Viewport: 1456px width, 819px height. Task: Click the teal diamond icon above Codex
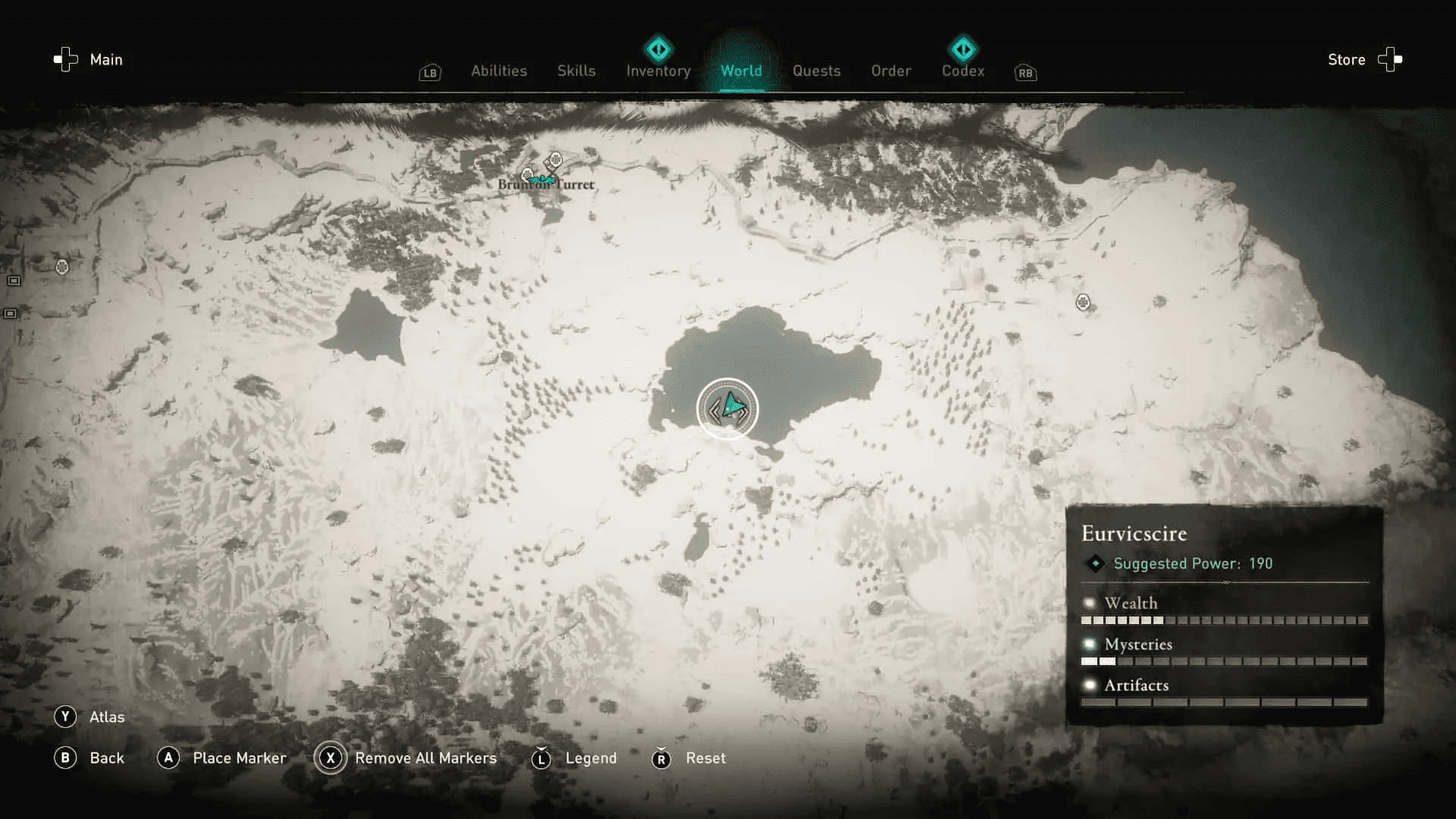963,49
